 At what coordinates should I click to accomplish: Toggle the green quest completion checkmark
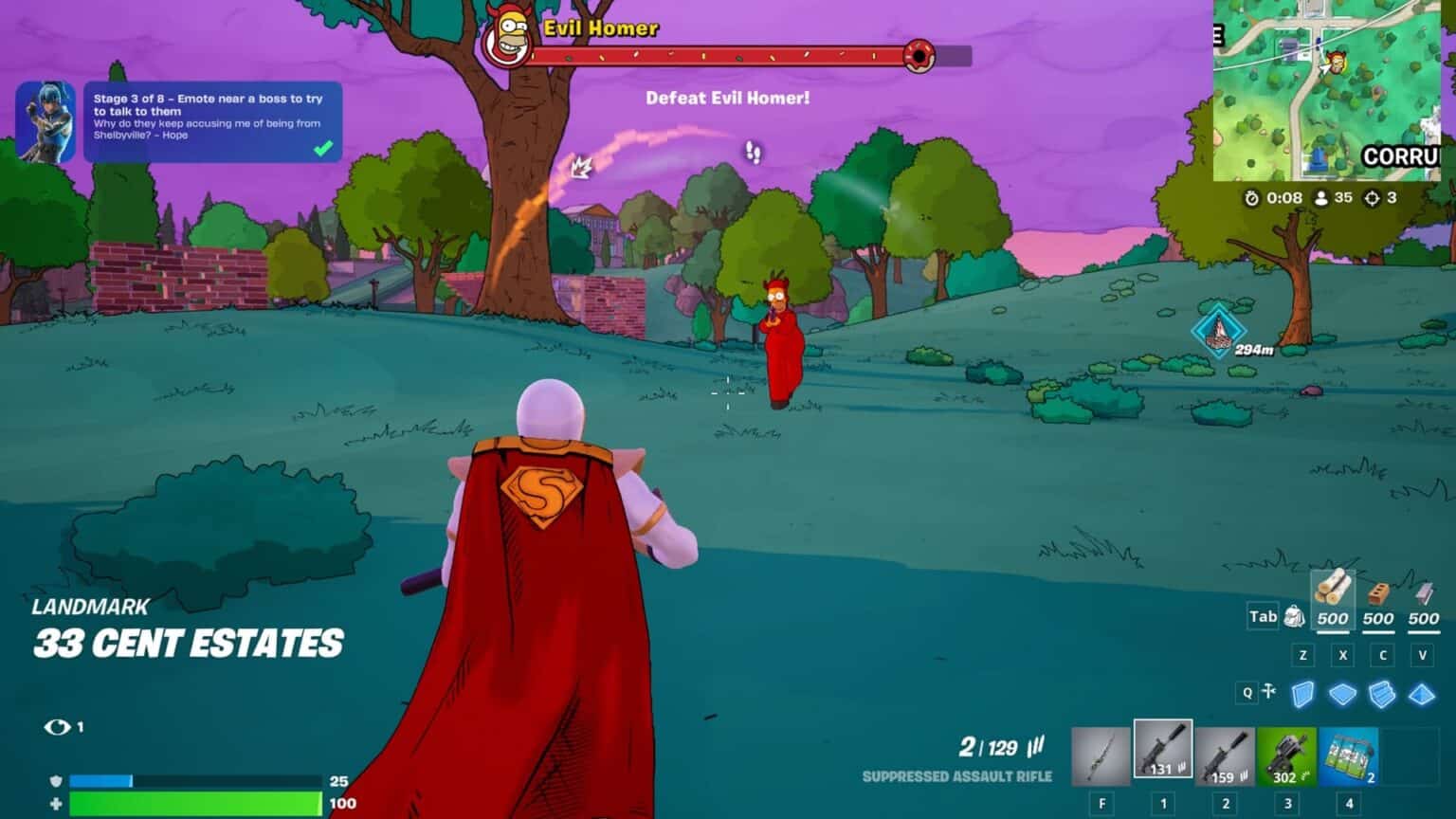click(325, 148)
